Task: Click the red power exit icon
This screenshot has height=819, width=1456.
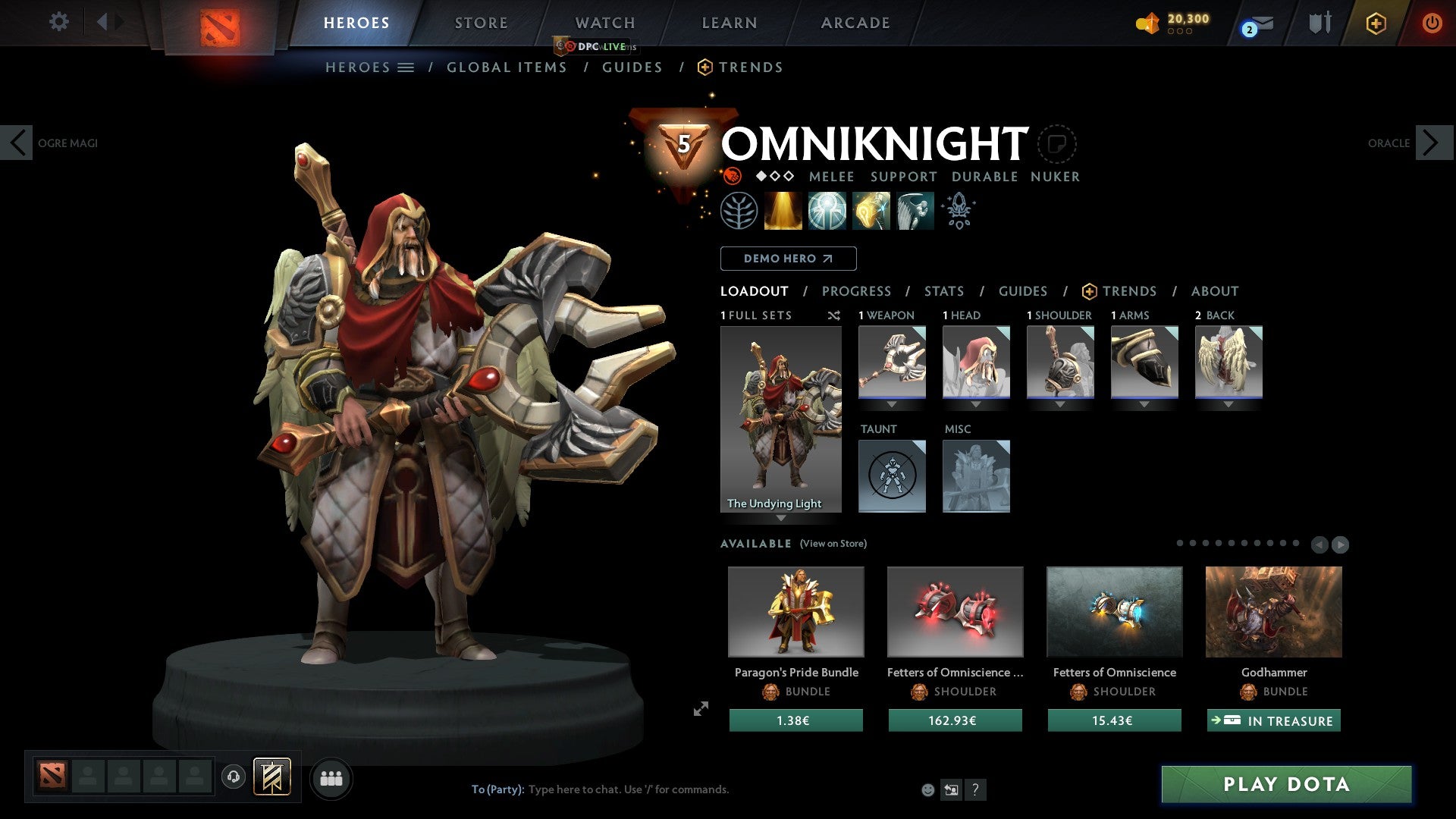Action: click(x=1433, y=23)
